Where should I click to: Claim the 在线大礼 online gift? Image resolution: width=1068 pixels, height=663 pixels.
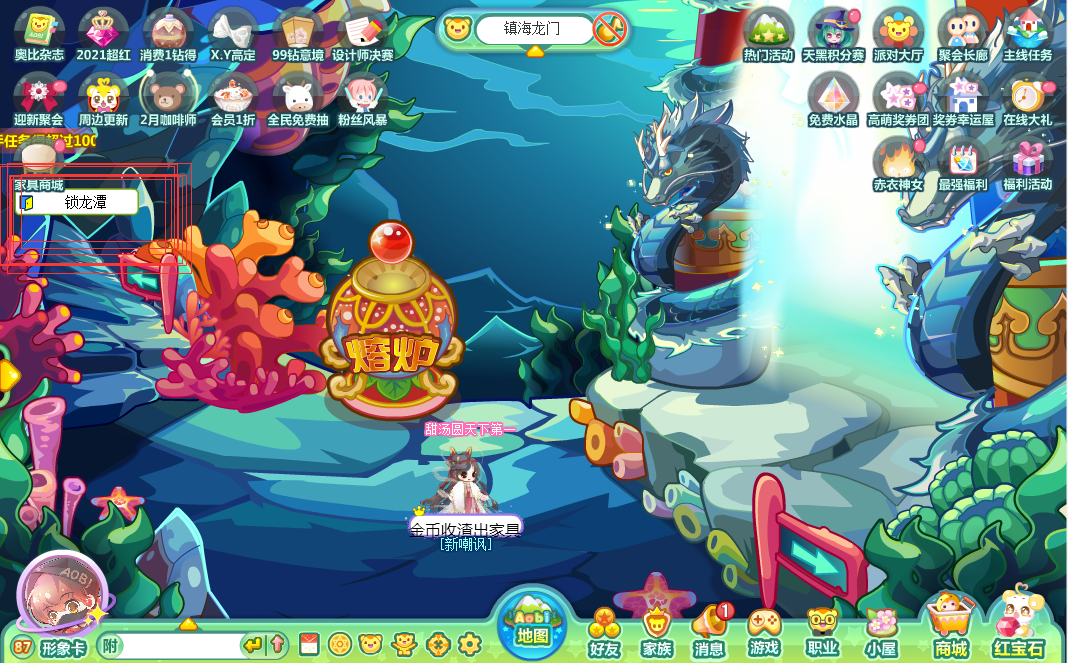tap(1028, 98)
